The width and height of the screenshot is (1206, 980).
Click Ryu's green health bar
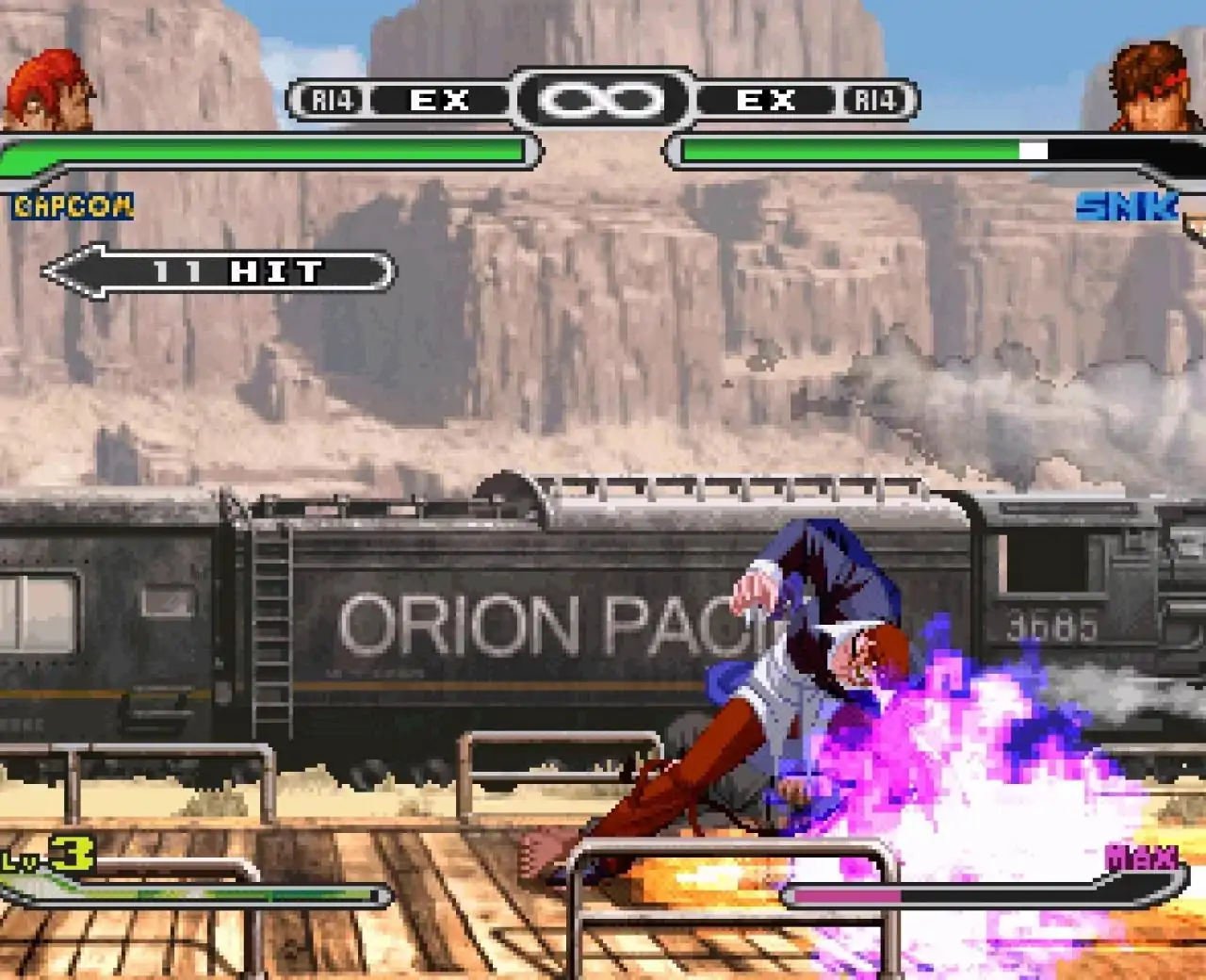(264, 151)
